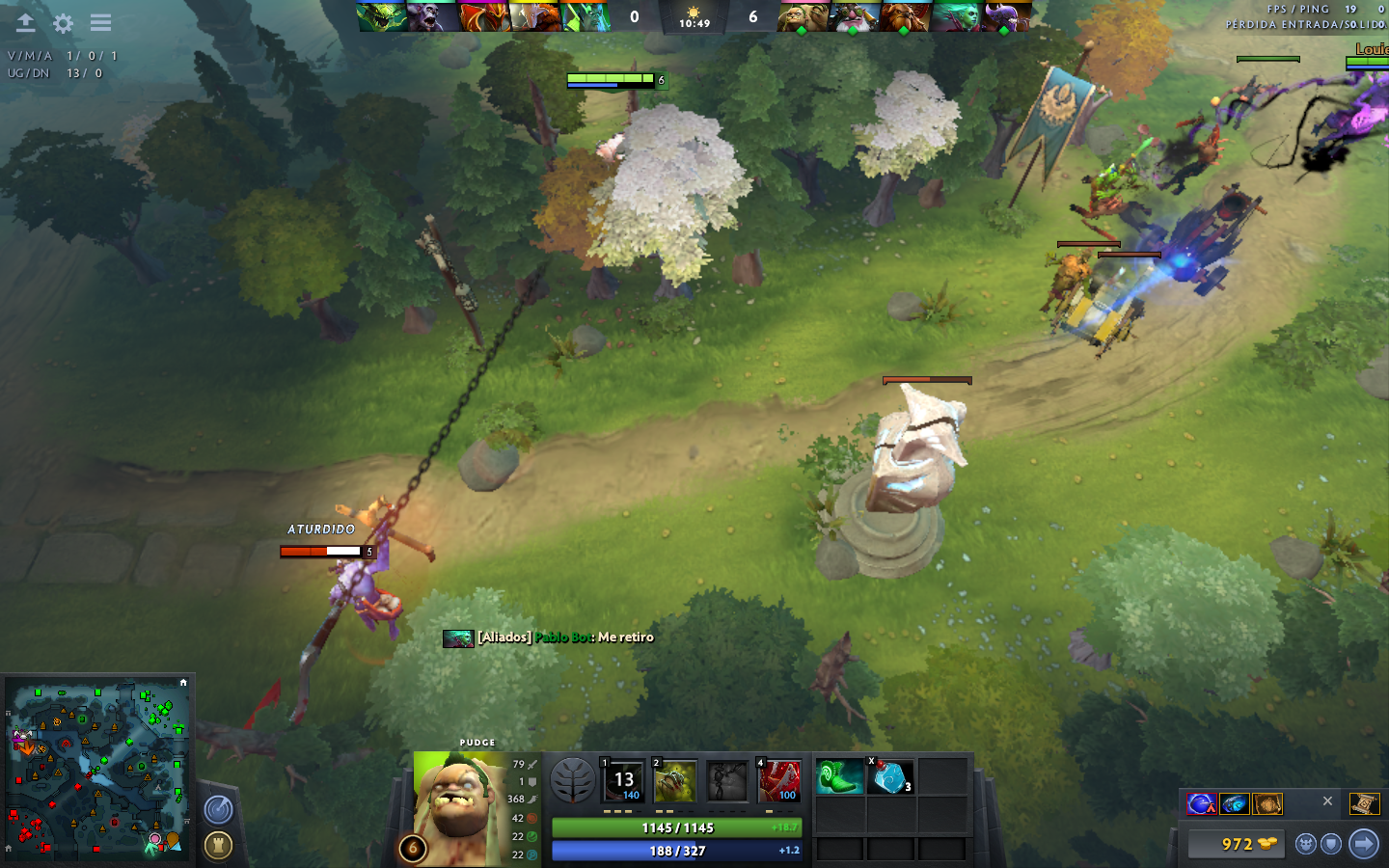The width and height of the screenshot is (1389, 868).
Task: Select the Town Portal Scroll slot
Action: [x=1364, y=803]
